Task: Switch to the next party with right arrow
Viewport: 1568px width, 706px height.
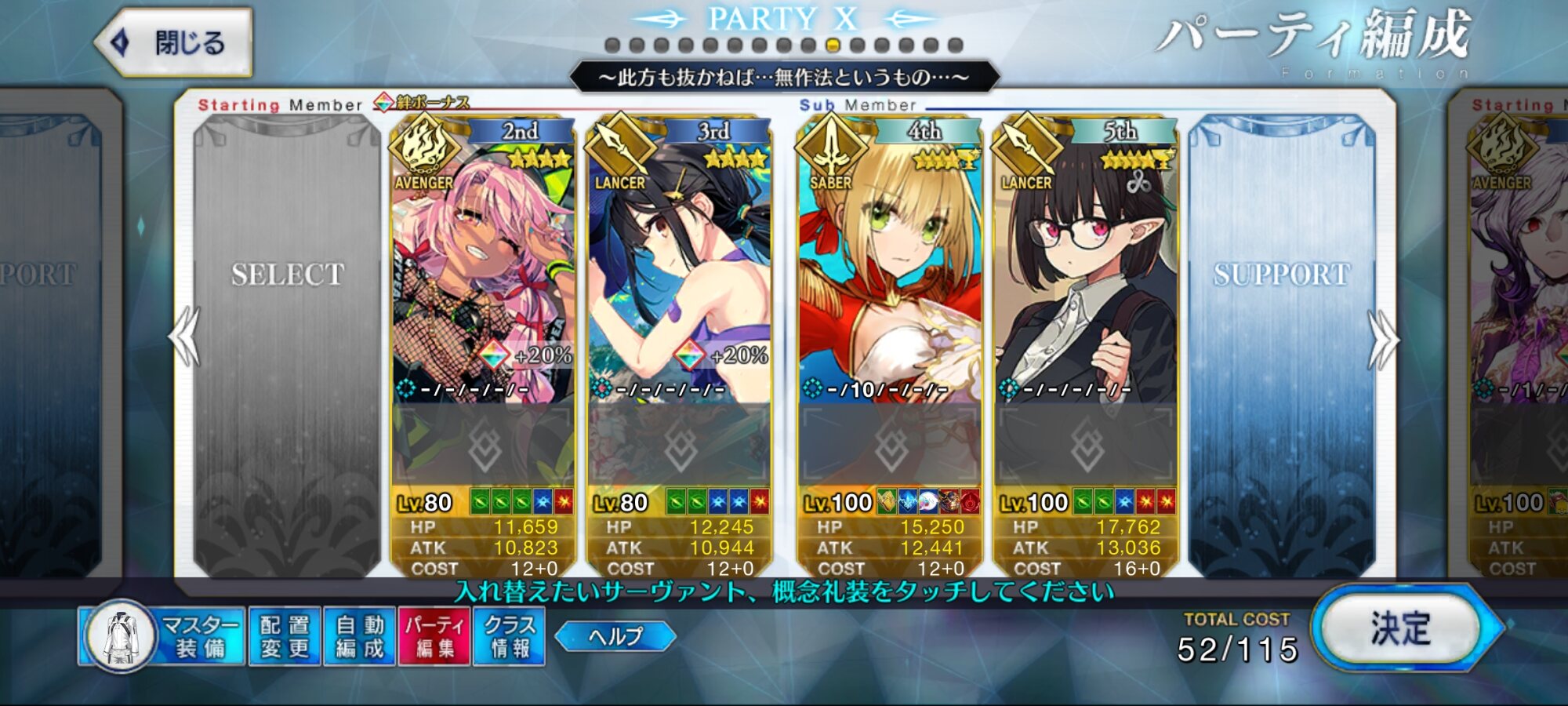Action: [1383, 339]
